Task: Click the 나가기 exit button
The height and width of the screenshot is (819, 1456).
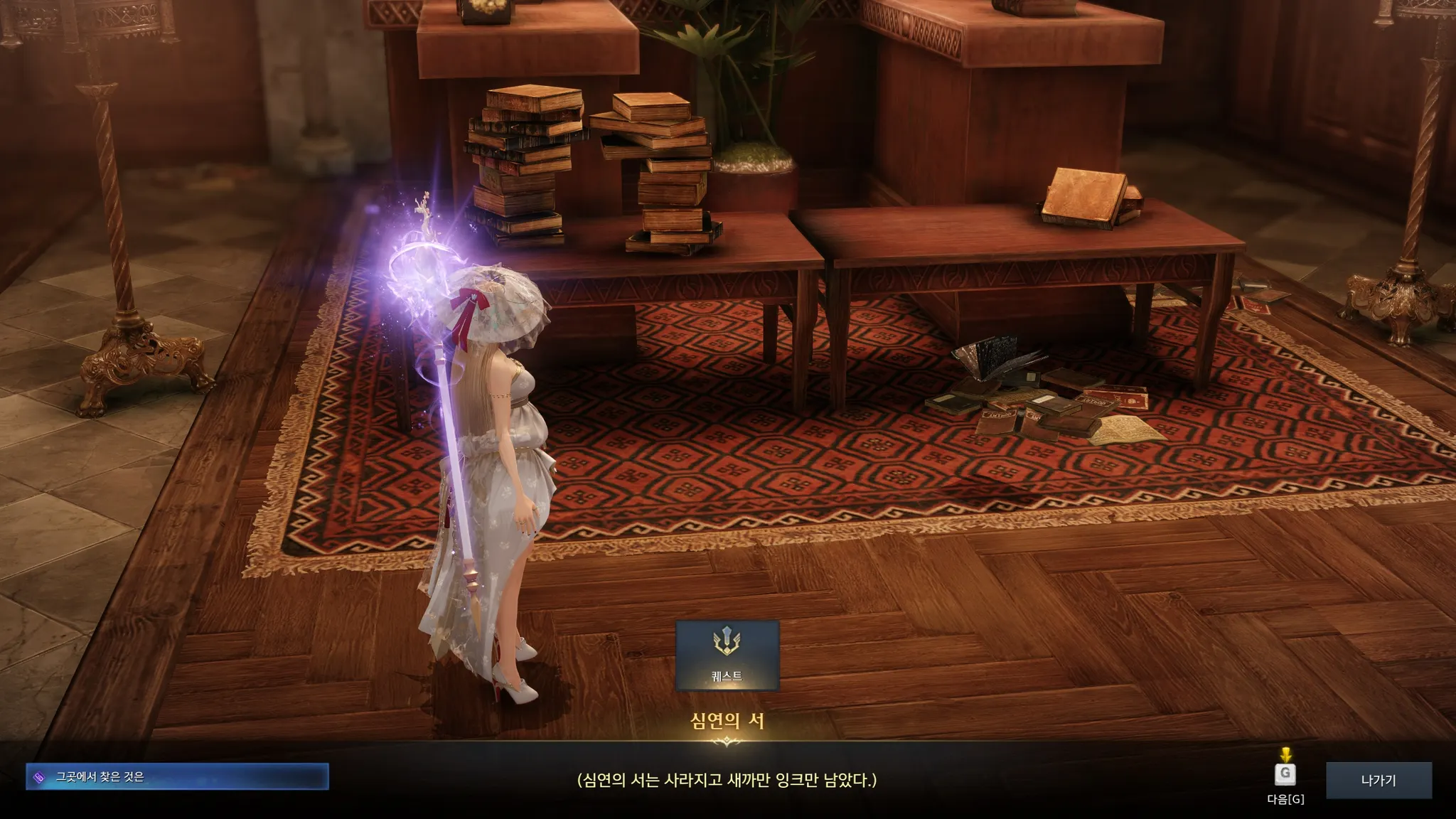Action: click(x=1378, y=780)
